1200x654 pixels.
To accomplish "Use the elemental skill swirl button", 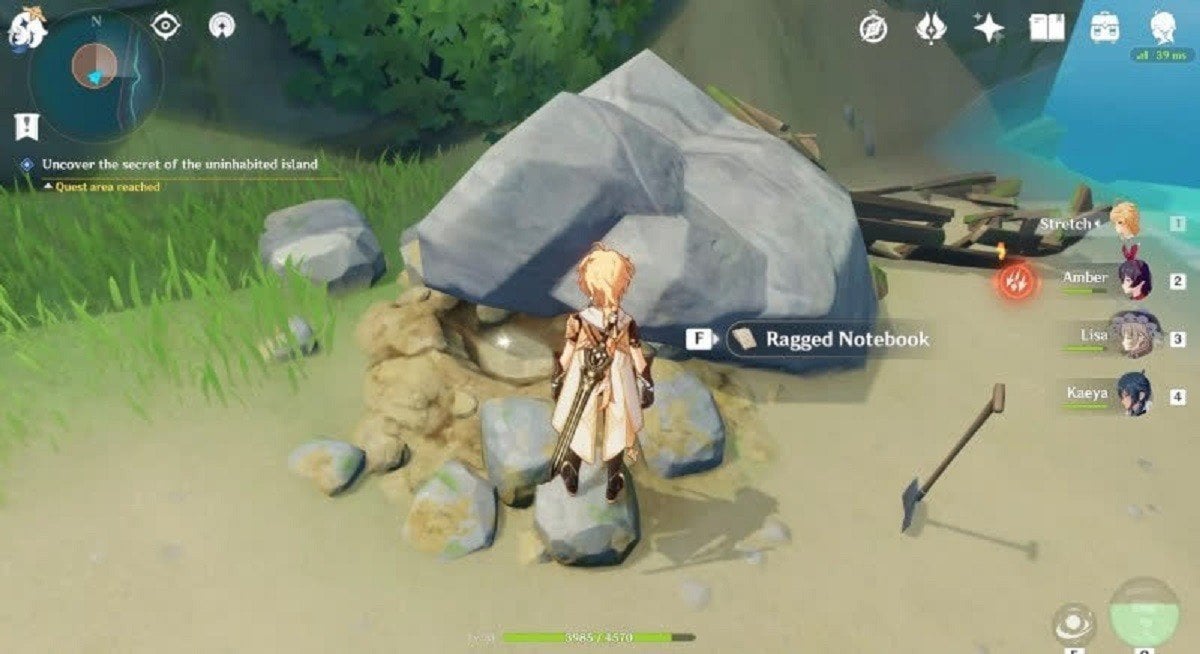I will [x=1074, y=624].
